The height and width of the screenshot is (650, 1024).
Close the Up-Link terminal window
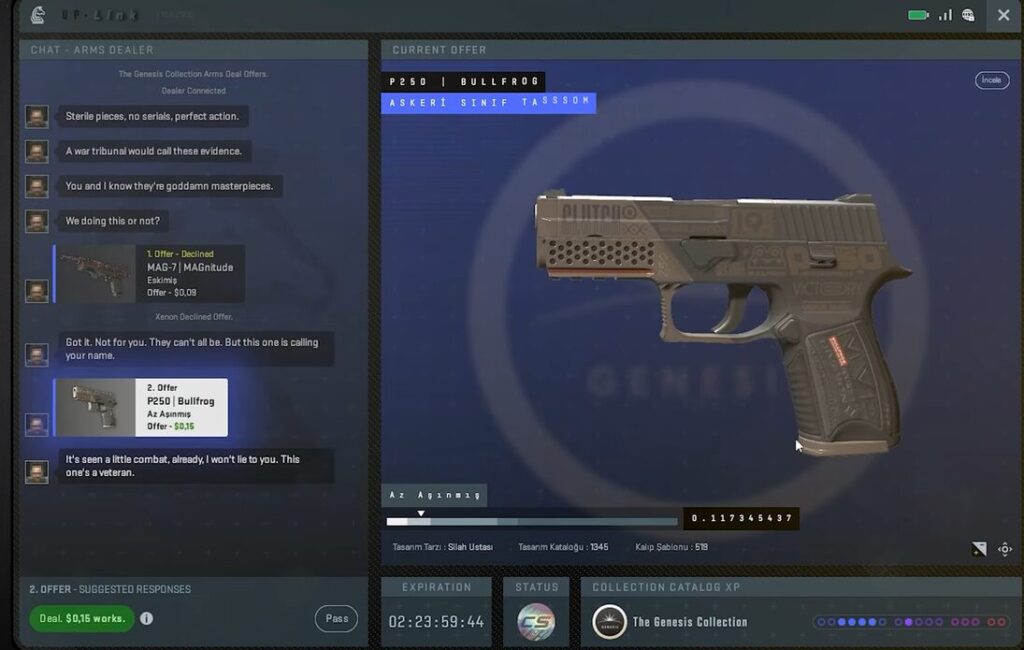coord(1003,15)
